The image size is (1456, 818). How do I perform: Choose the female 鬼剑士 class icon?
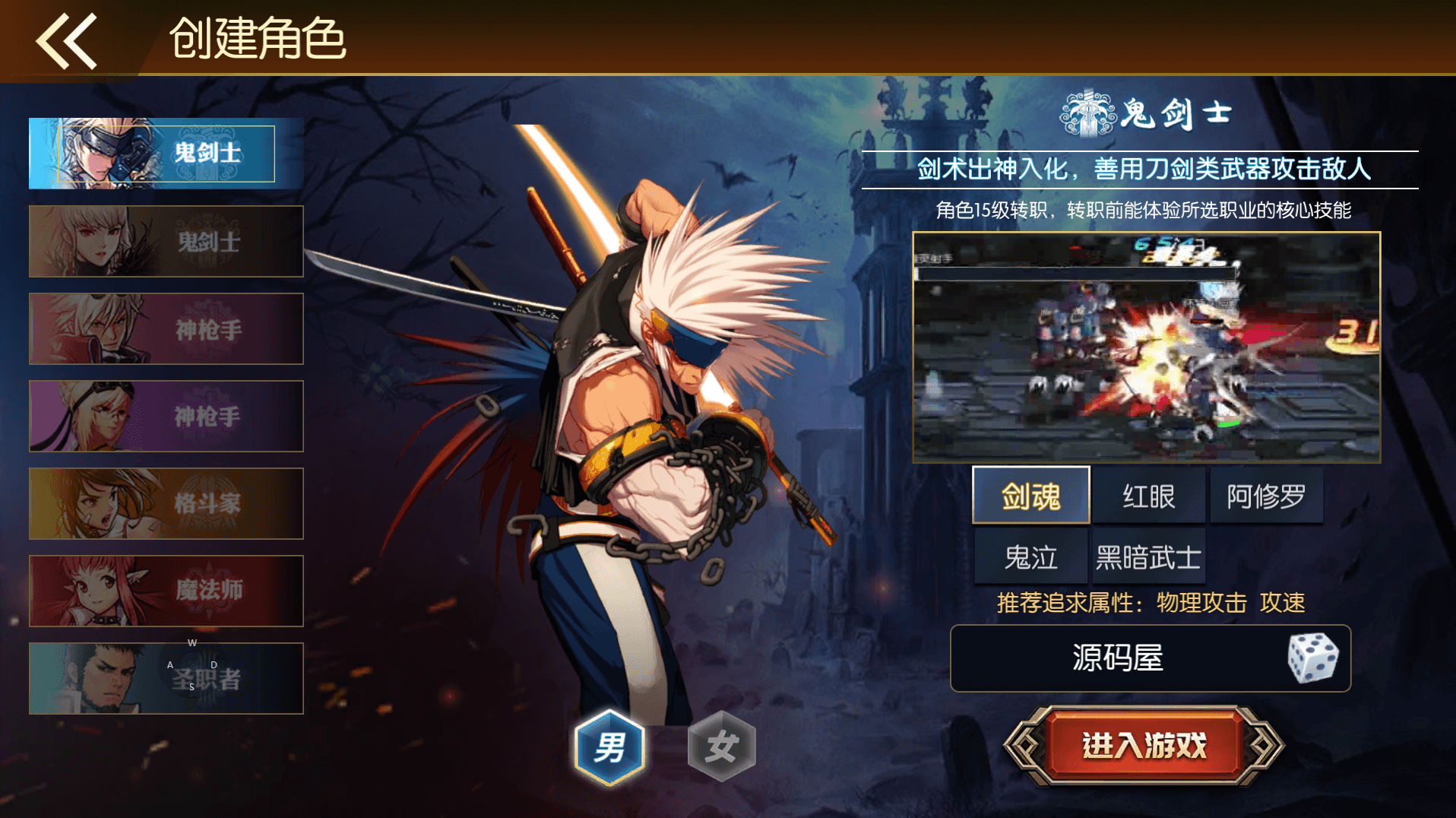(165, 241)
